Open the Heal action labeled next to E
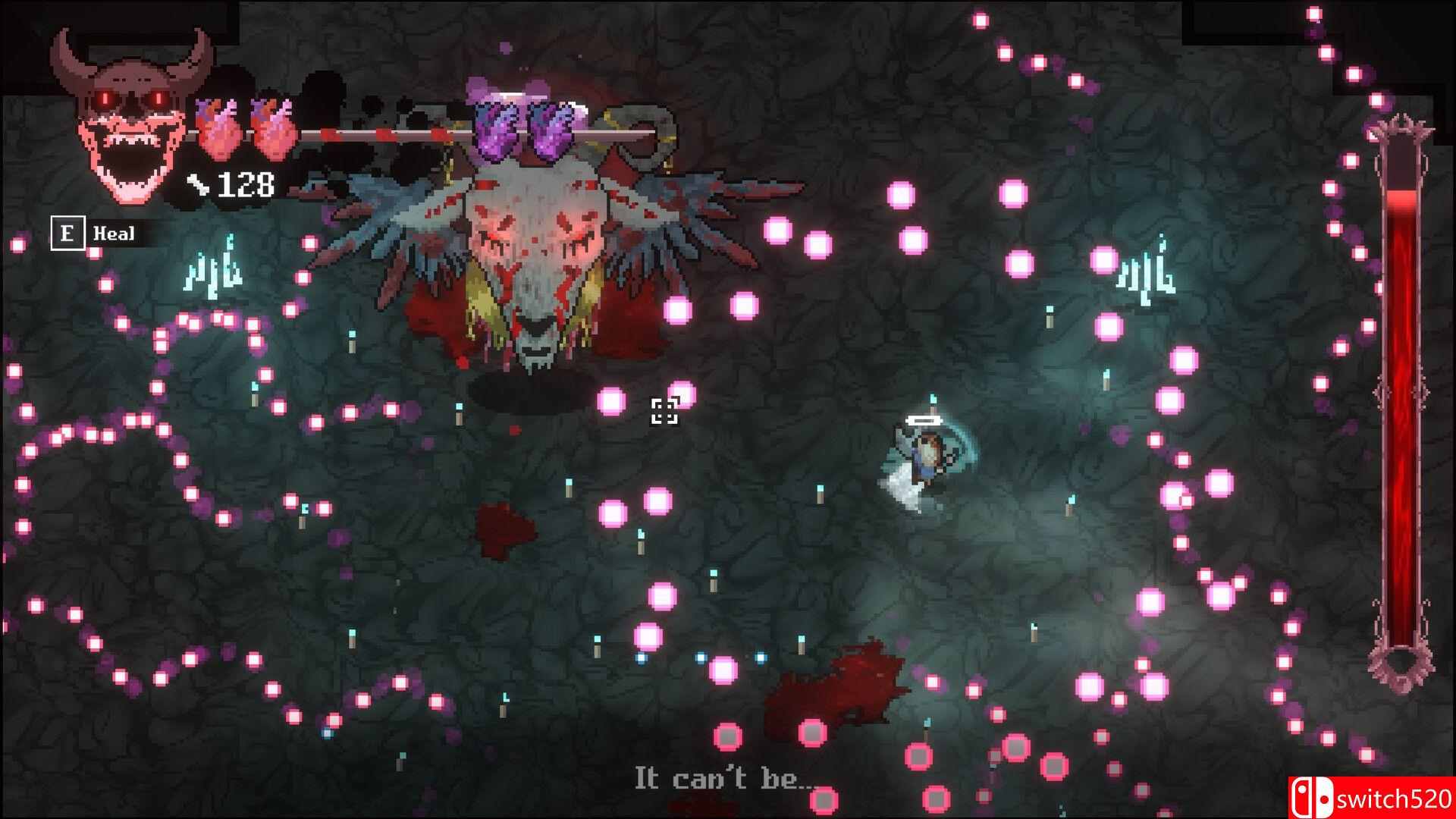The width and height of the screenshot is (1456, 819). click(x=112, y=234)
